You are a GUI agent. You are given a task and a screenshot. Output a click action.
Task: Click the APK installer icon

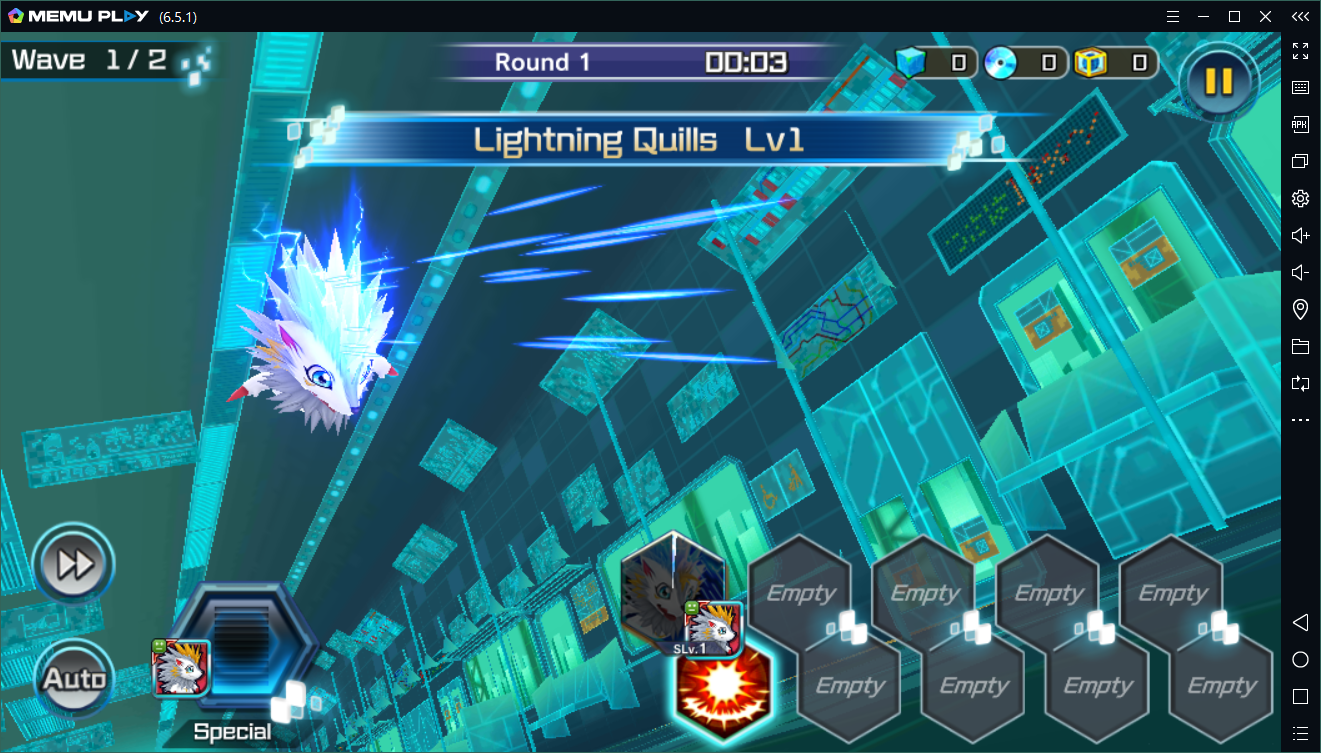tap(1300, 124)
